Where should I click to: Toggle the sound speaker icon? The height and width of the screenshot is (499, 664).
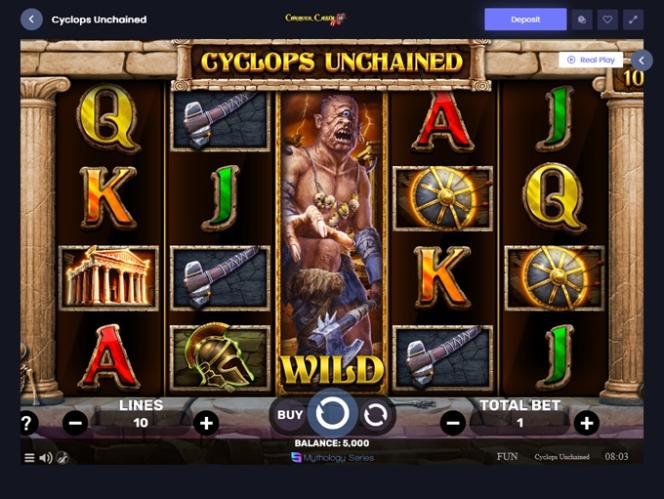(x=45, y=458)
